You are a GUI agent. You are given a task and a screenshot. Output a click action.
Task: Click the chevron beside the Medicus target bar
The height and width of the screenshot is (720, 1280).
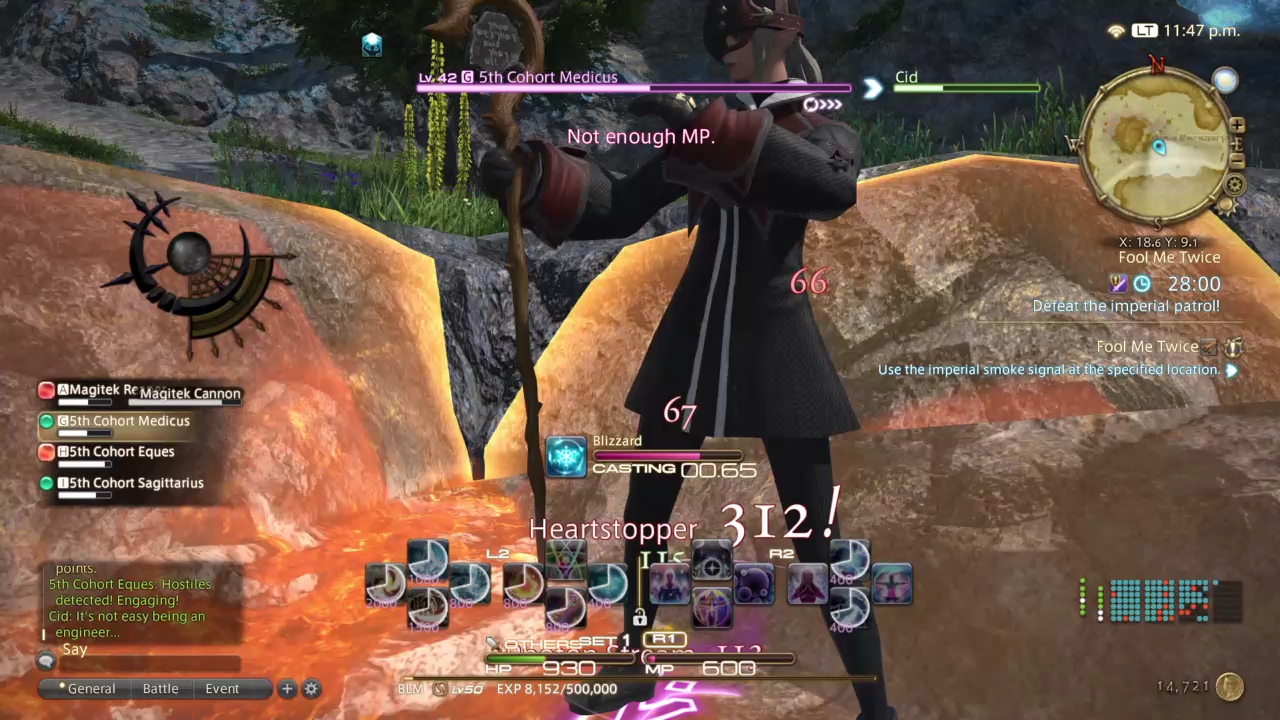[x=871, y=89]
